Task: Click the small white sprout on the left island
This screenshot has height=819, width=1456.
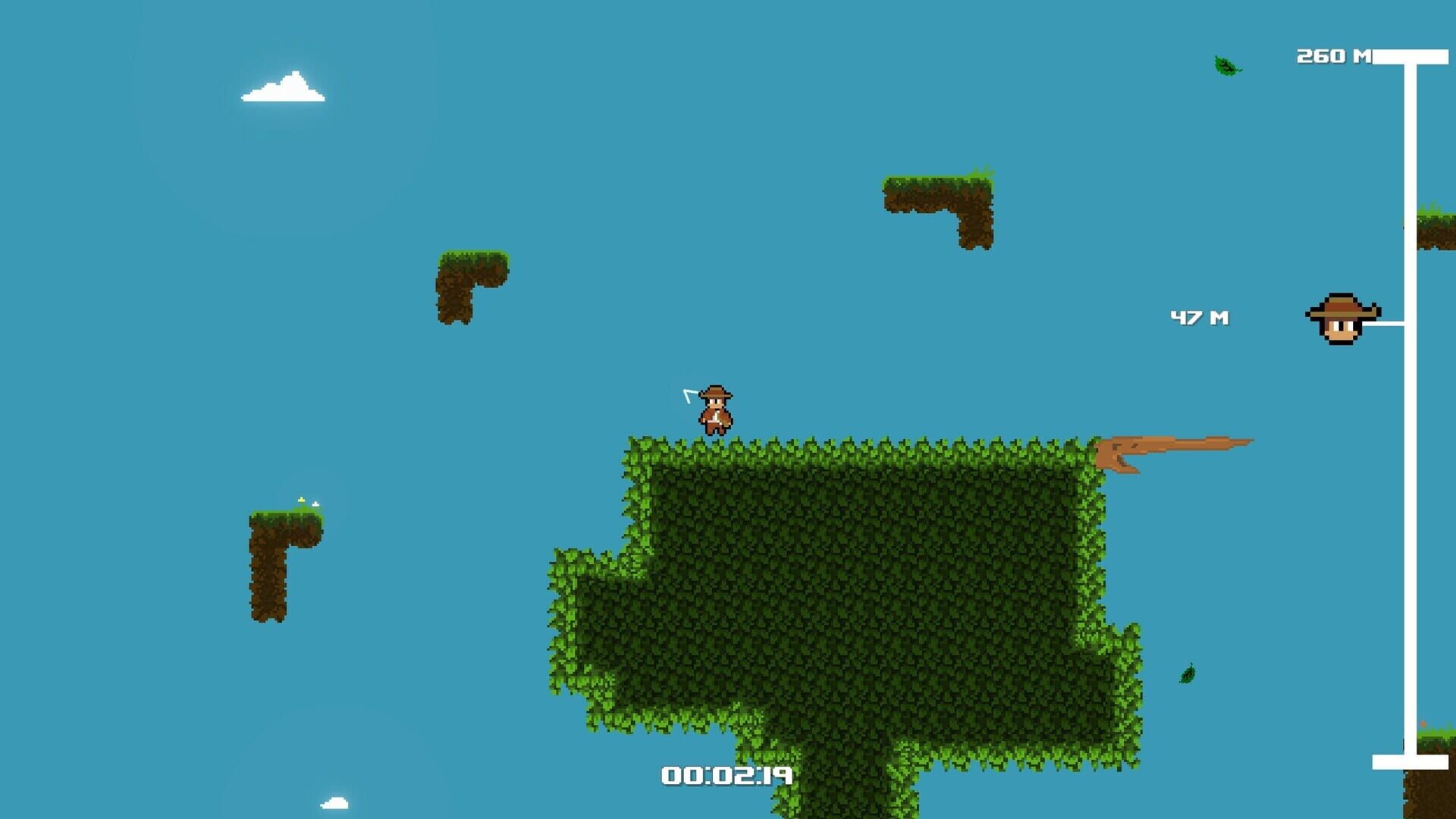Action: pos(315,504)
